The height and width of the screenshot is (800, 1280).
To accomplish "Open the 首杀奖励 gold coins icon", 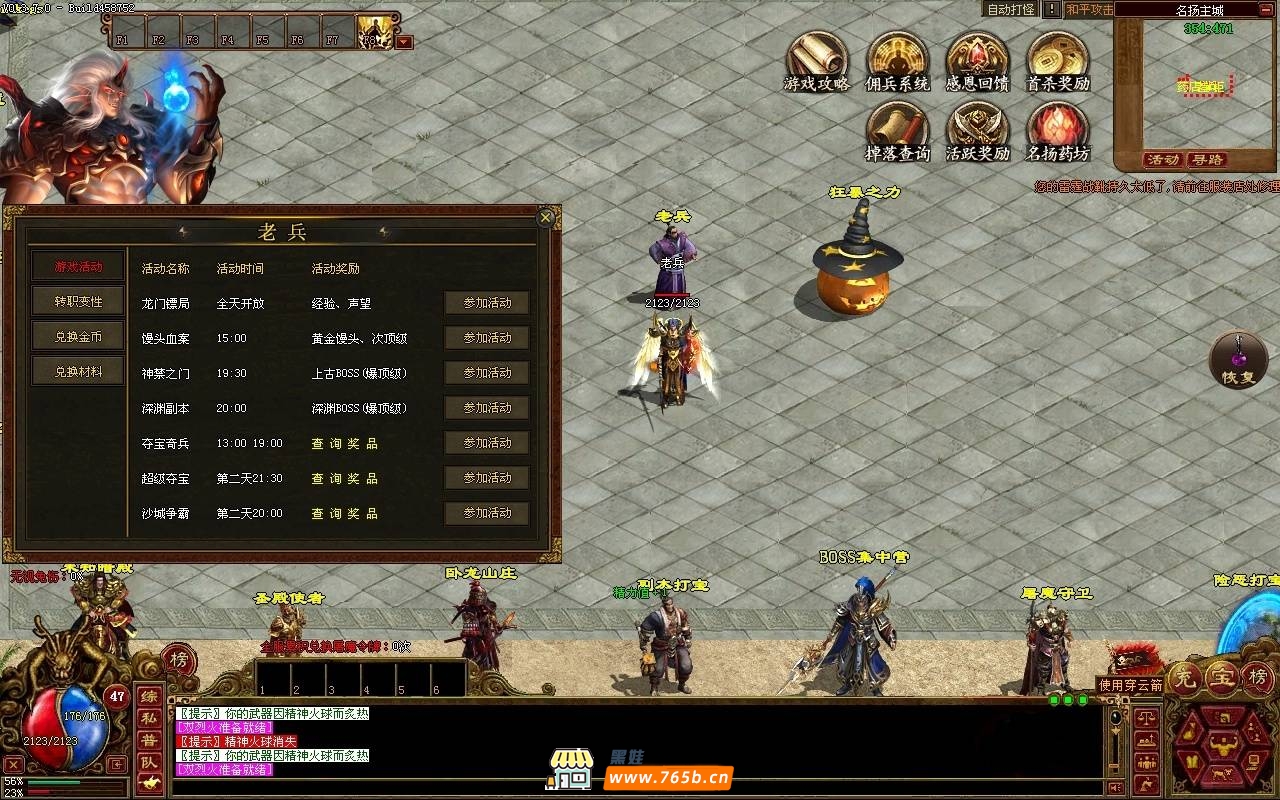I will click(x=1057, y=60).
